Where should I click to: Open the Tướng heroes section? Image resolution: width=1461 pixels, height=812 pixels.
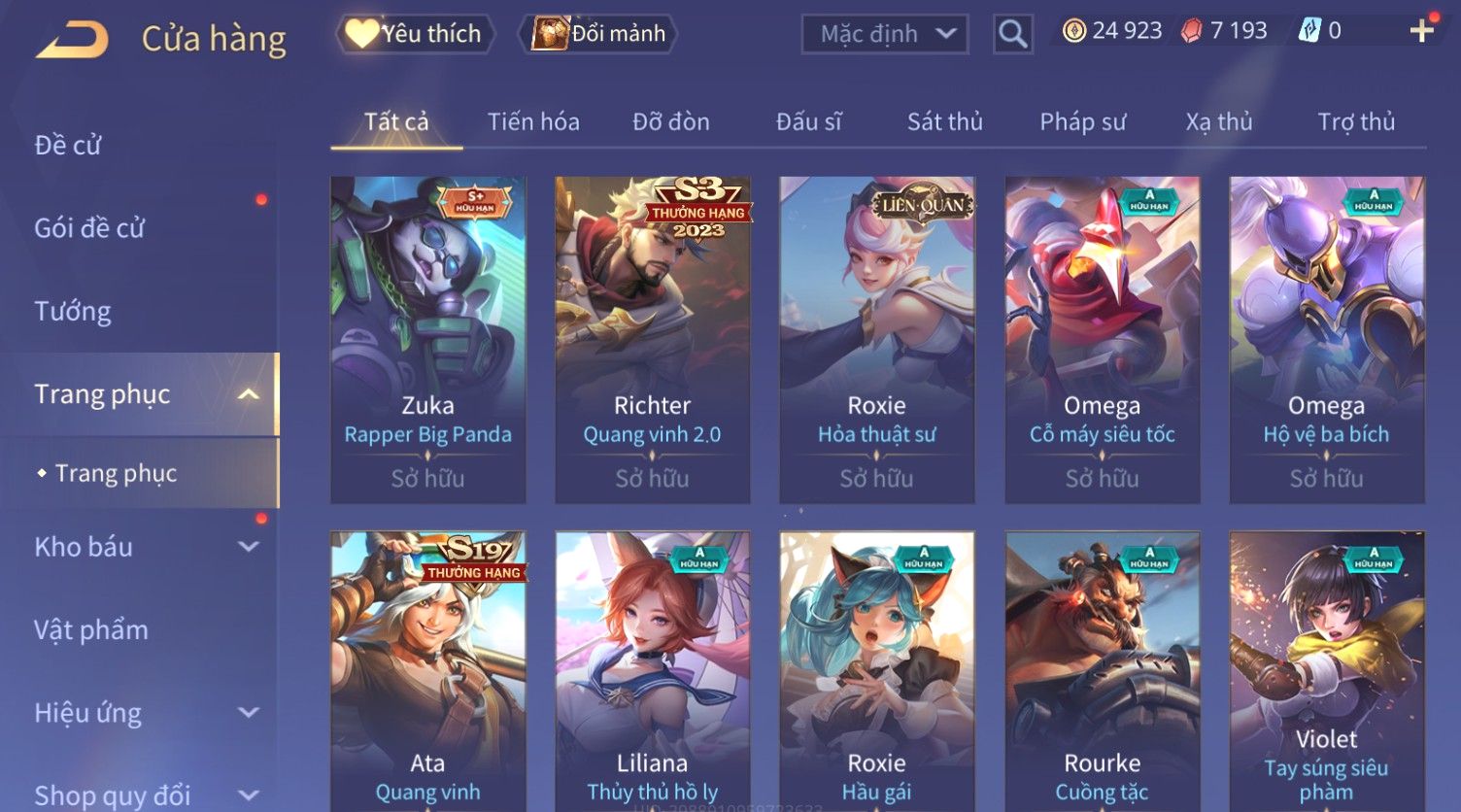[x=73, y=312]
